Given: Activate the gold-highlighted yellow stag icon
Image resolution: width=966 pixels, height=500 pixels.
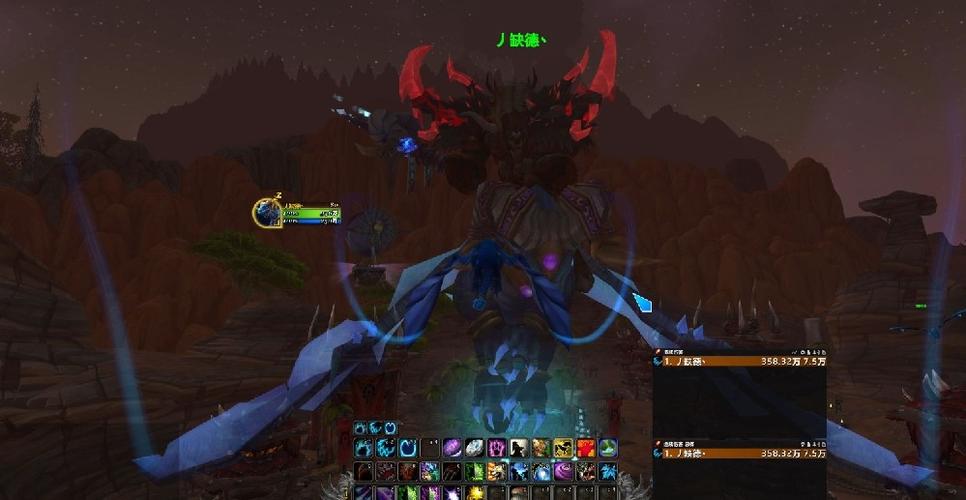Looking at the screenshot, I should click(563, 448).
